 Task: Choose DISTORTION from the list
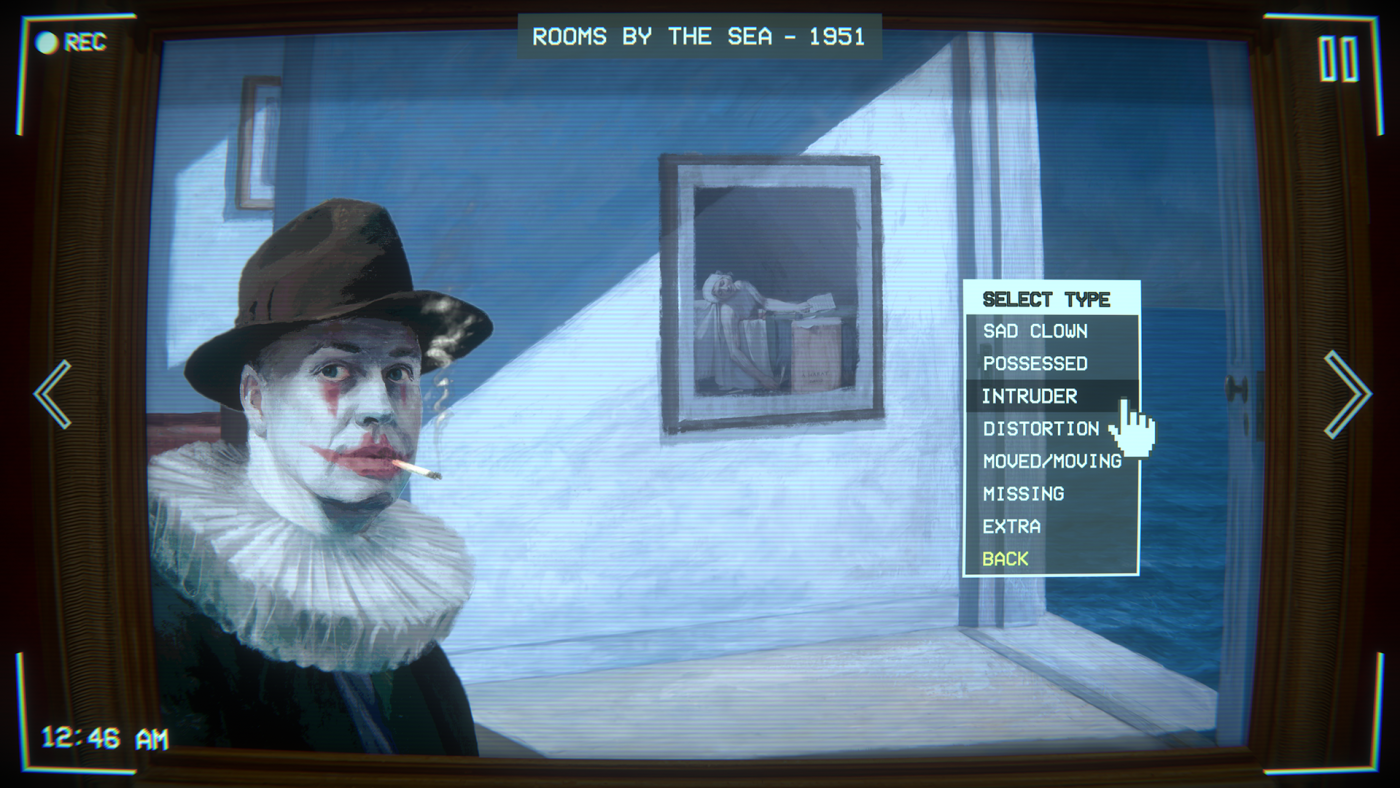click(1040, 428)
